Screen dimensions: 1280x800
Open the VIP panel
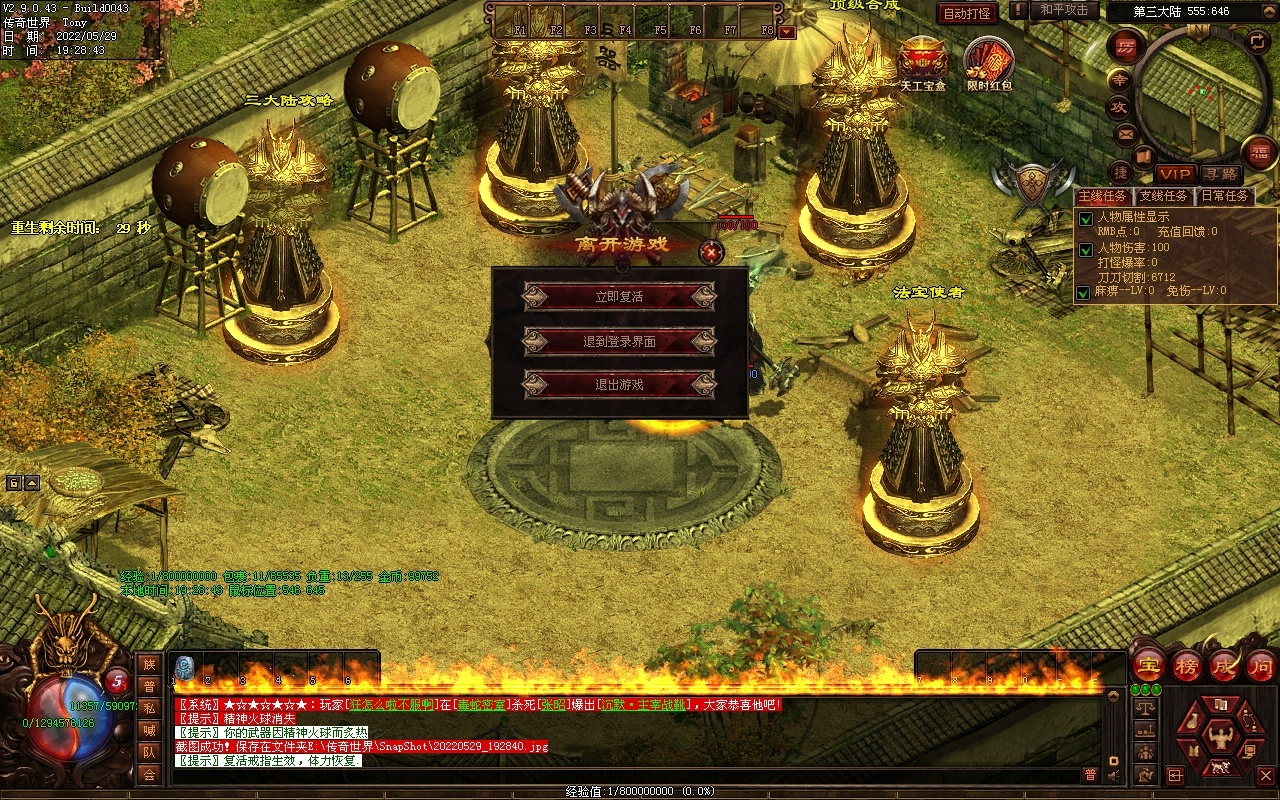coord(1175,174)
